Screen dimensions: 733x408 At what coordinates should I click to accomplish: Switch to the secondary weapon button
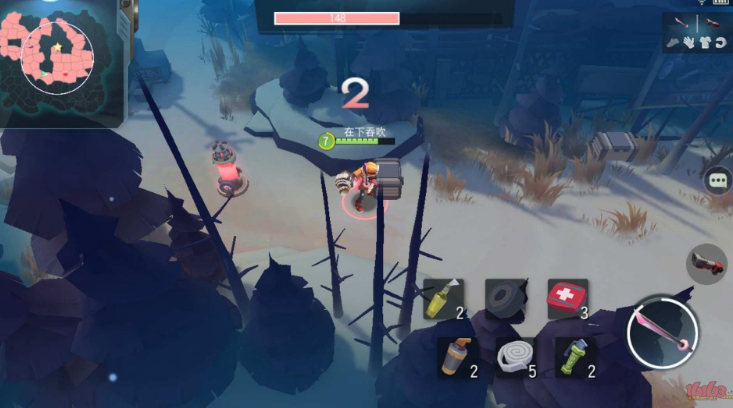[707, 263]
